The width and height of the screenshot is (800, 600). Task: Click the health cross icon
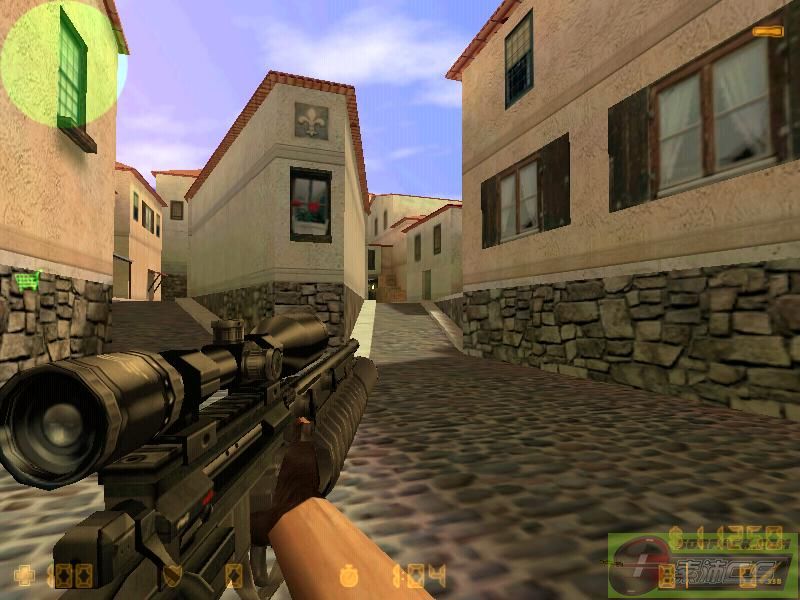point(26,575)
